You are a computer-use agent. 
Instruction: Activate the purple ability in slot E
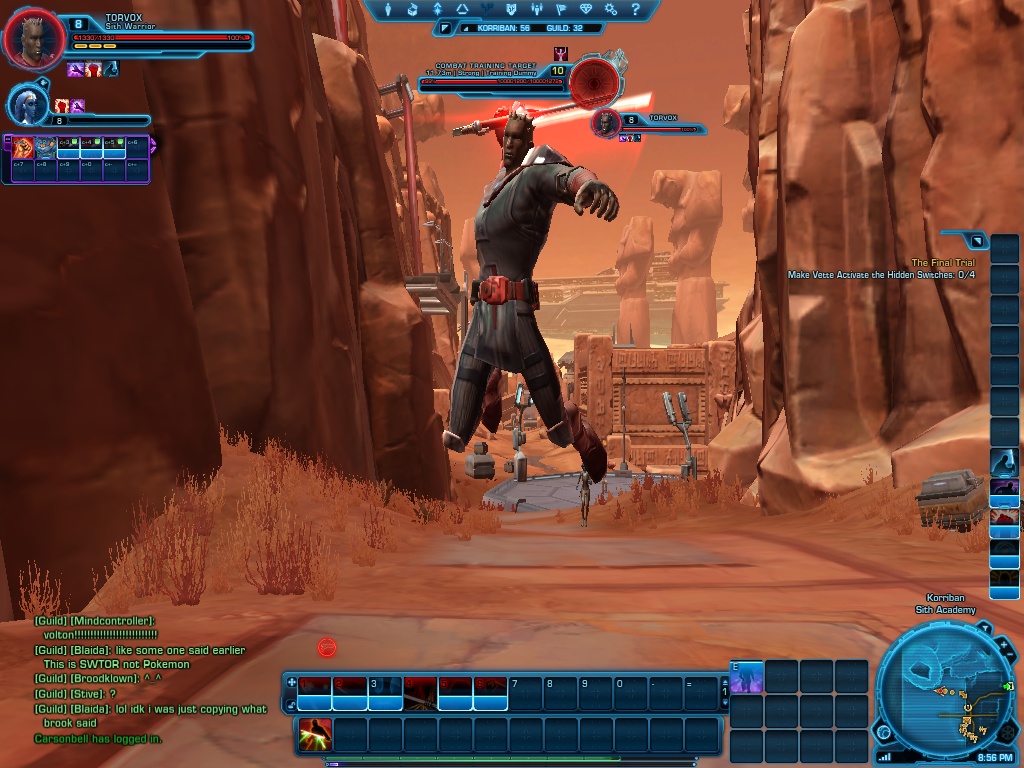tap(747, 677)
